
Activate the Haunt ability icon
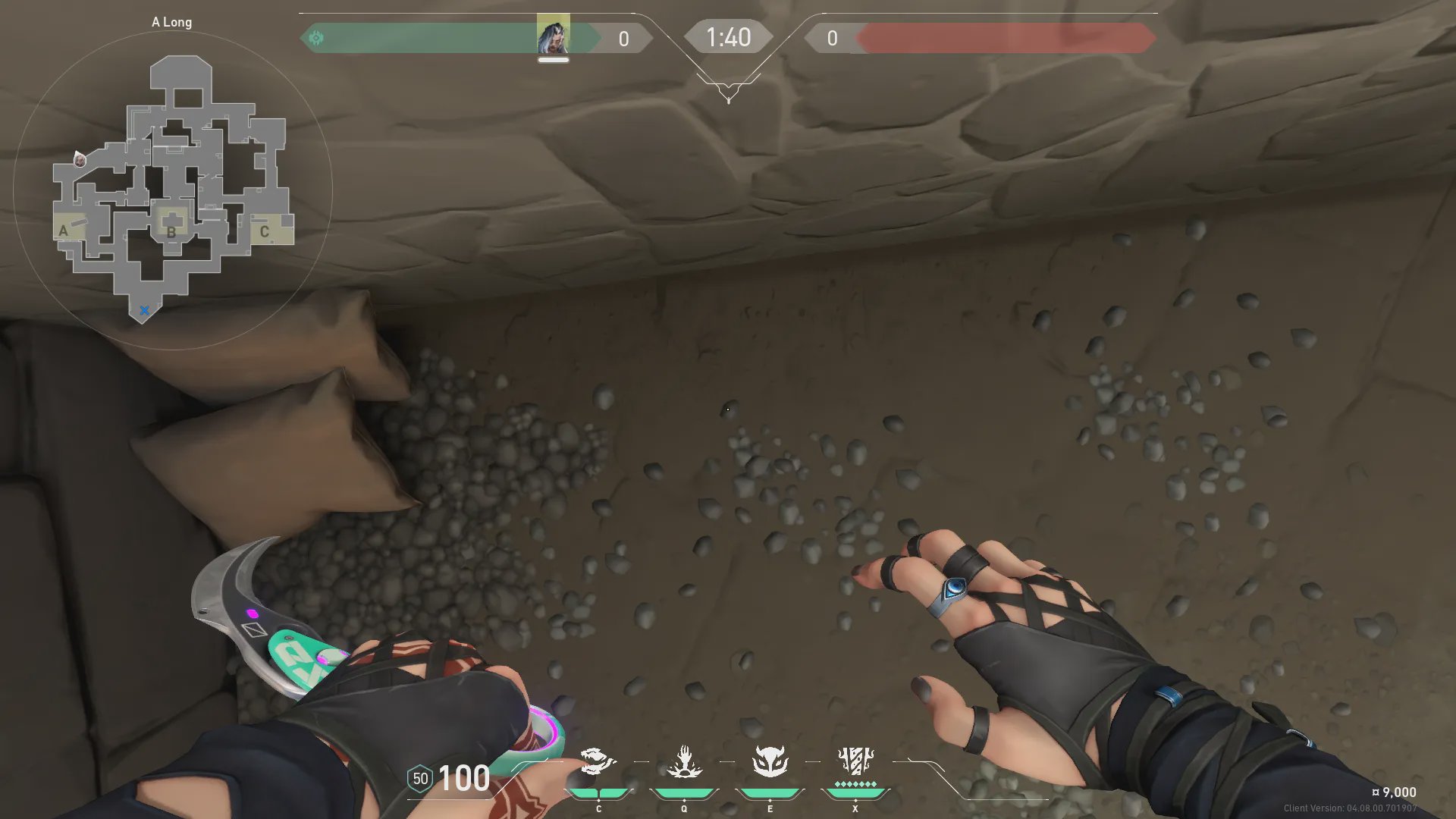770,761
